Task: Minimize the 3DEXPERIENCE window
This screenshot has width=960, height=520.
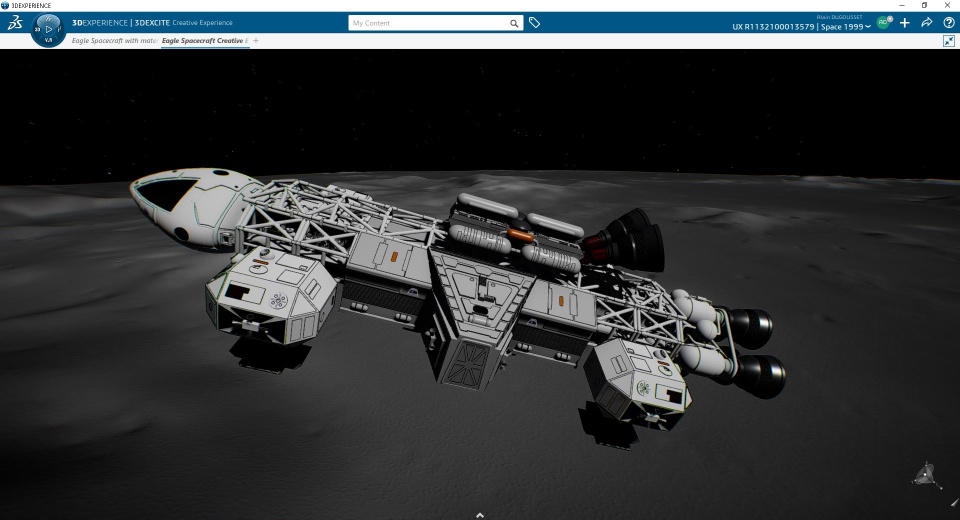Action: [x=900, y=5]
